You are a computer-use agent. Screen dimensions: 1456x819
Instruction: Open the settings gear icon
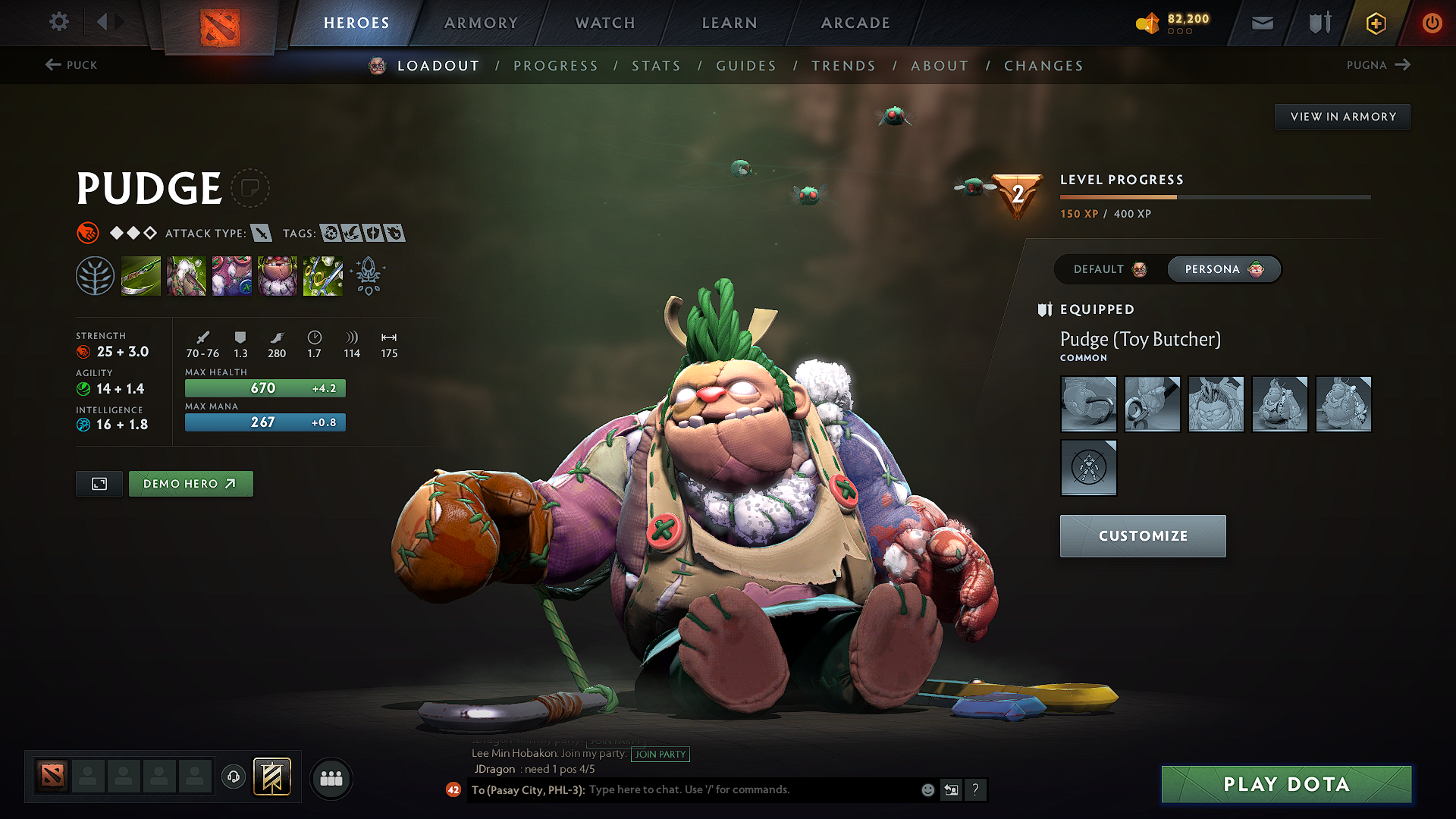coord(59,22)
